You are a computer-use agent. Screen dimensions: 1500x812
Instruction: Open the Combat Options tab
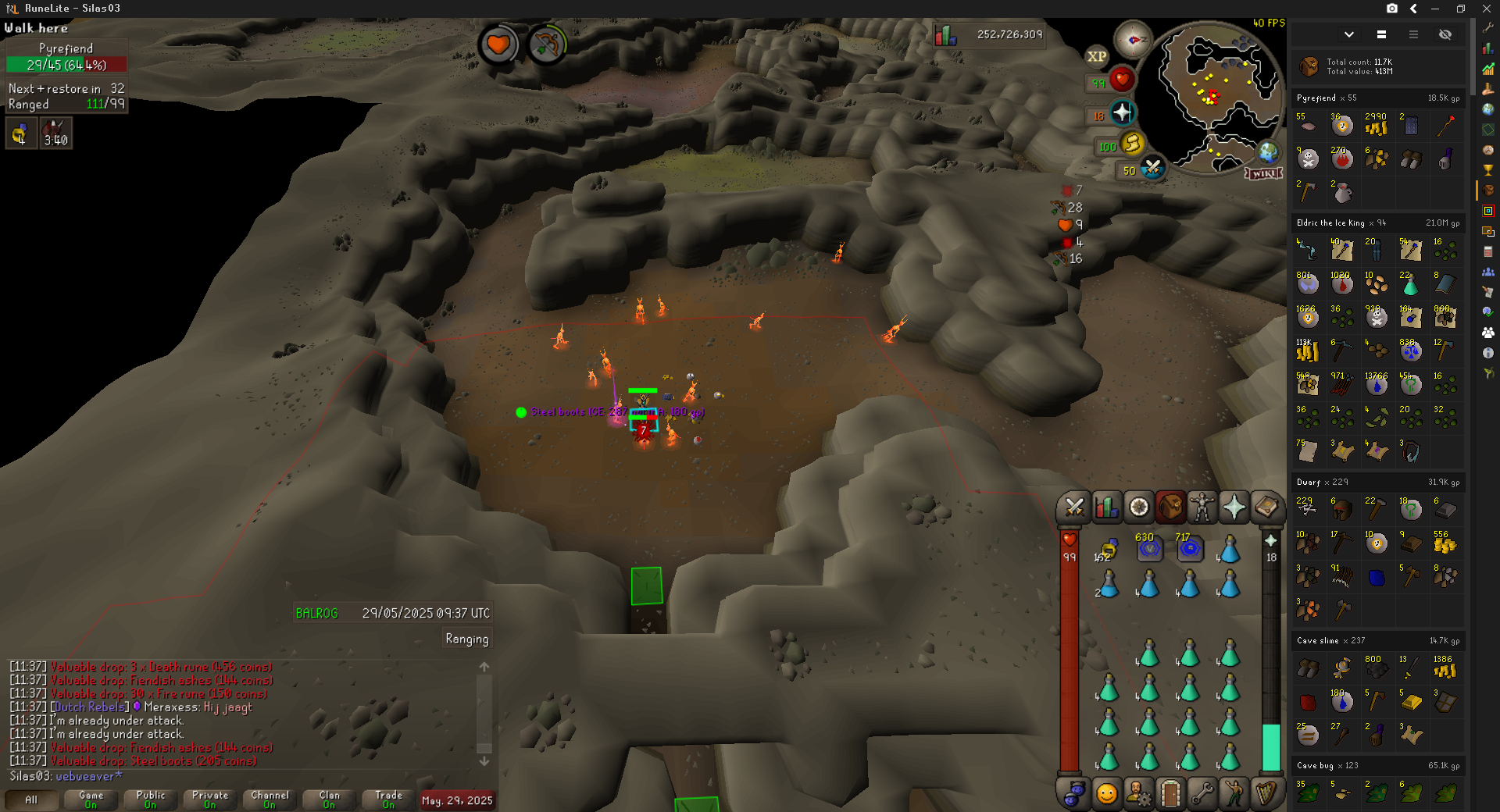[x=1074, y=507]
